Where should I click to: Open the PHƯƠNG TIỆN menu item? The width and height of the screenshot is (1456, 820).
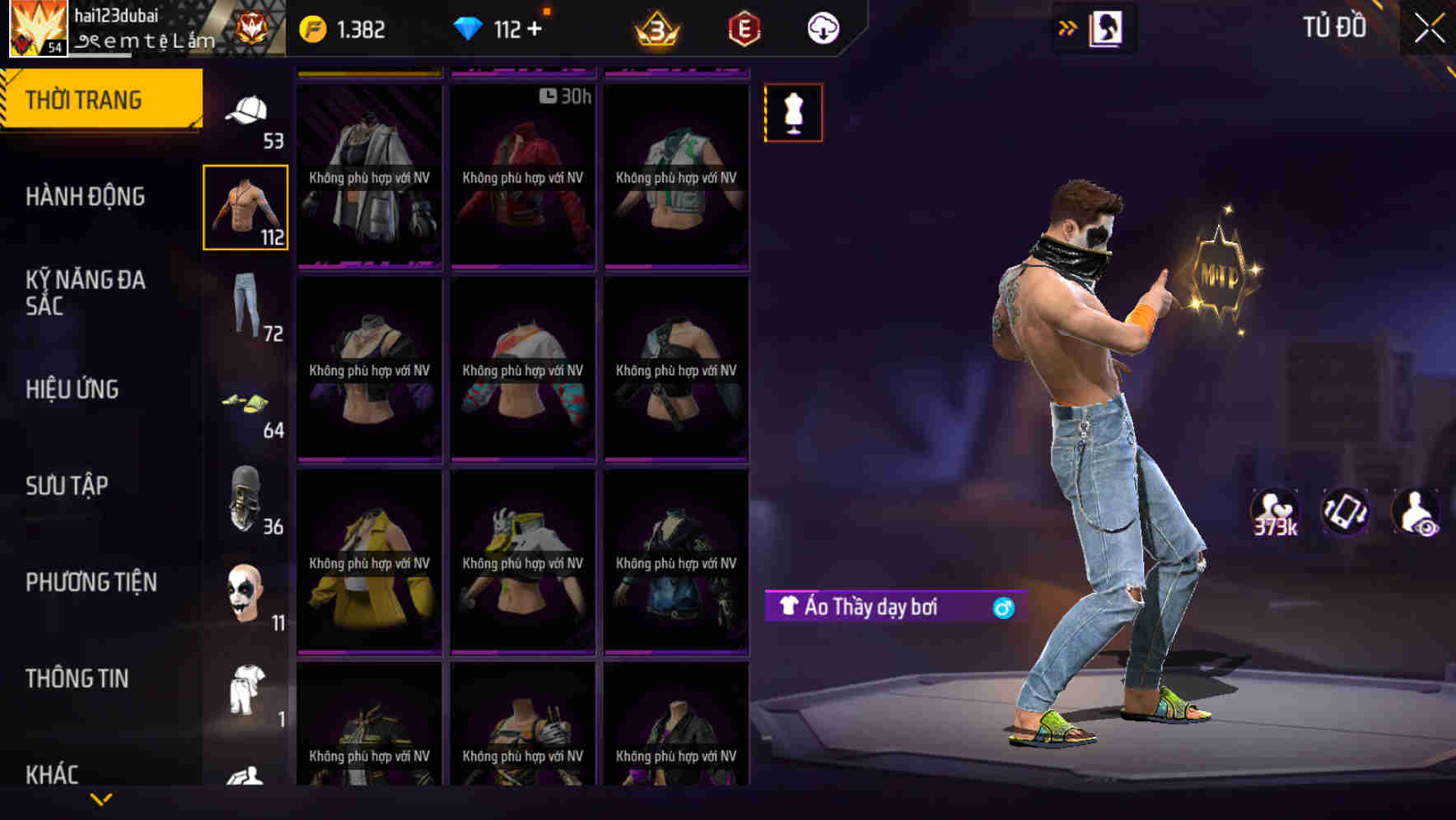coord(91,581)
